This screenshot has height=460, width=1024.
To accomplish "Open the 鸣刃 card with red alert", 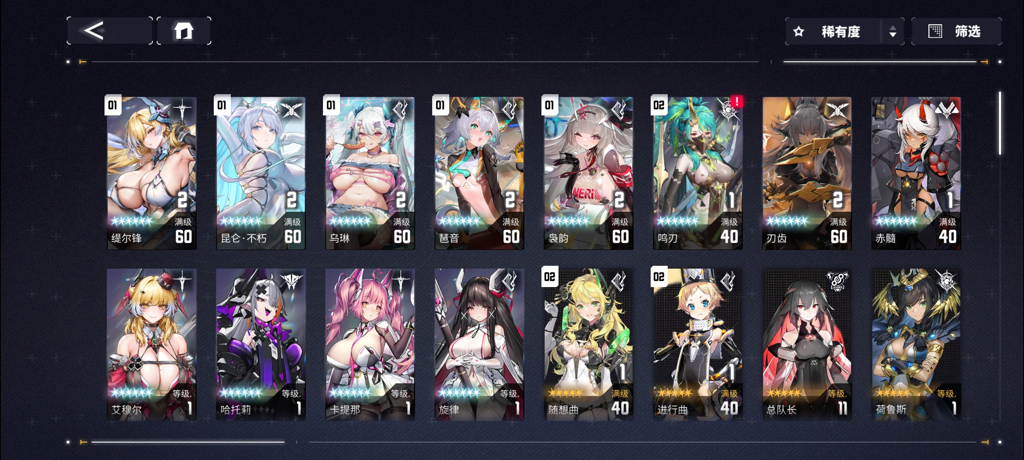I will tap(697, 172).
